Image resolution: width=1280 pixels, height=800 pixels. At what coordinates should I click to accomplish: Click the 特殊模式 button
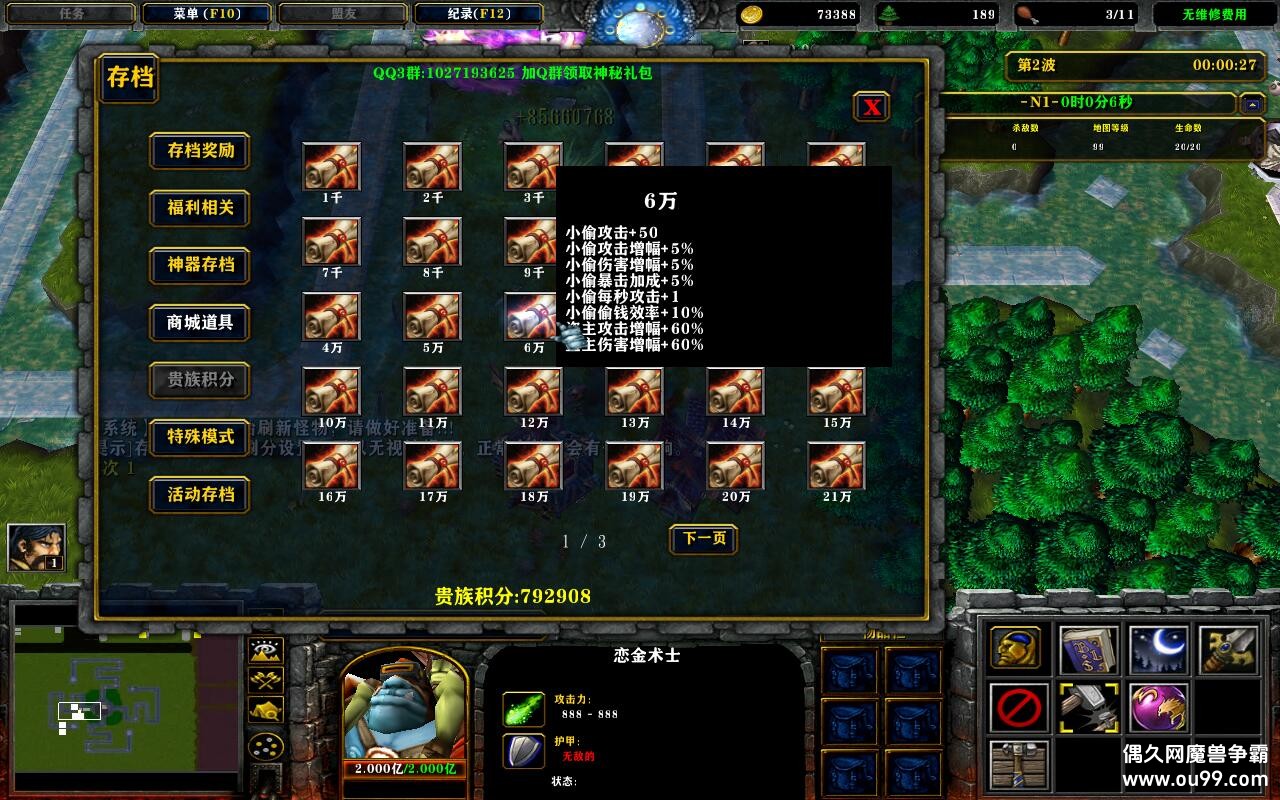point(199,438)
